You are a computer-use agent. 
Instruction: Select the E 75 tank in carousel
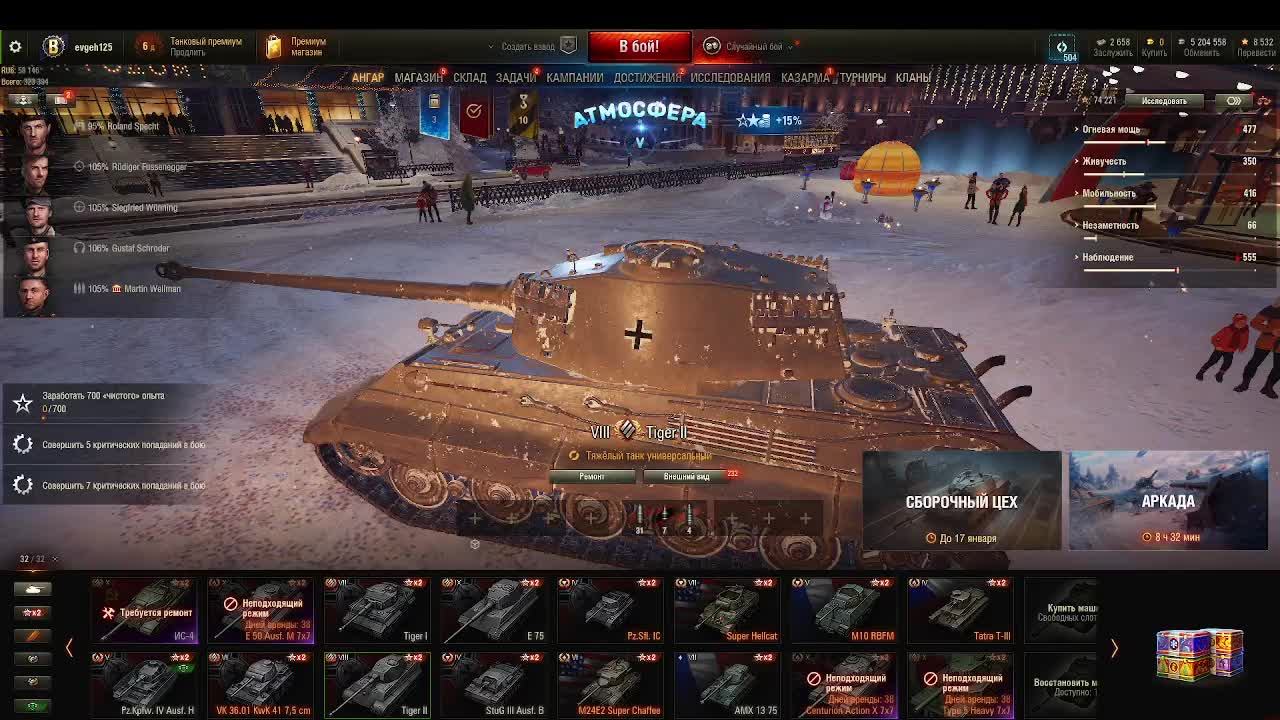494,608
